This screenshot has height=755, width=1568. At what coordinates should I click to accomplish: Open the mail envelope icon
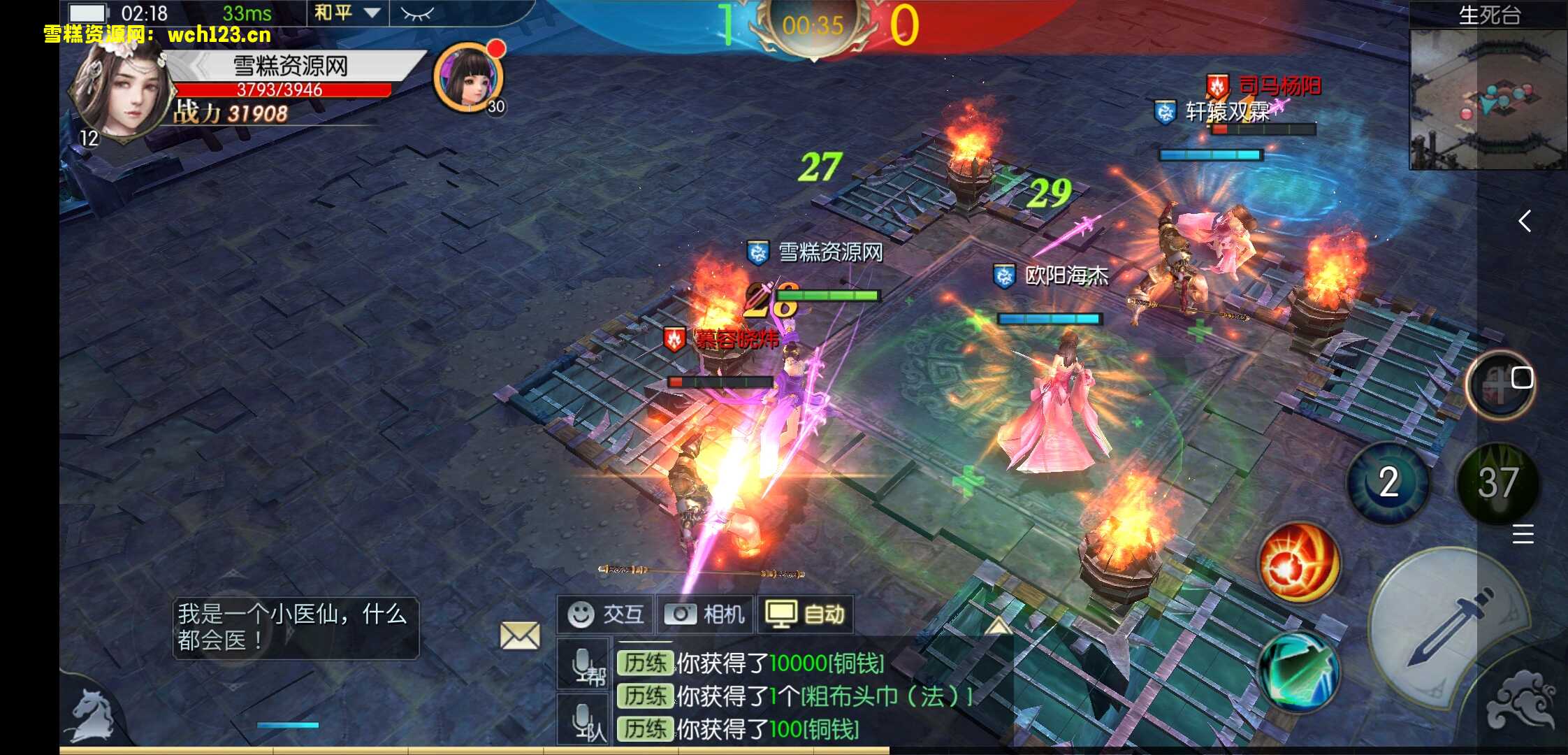520,635
